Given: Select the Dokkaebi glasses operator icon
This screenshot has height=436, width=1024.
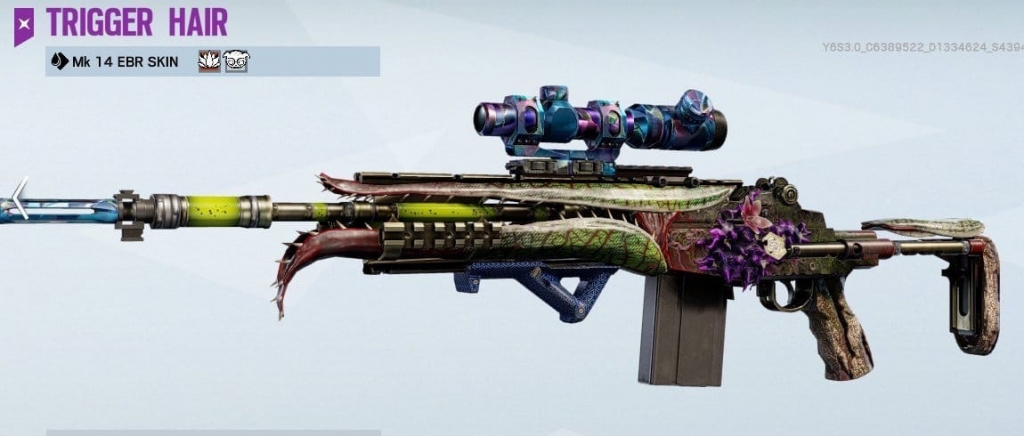Looking at the screenshot, I should 236,62.
